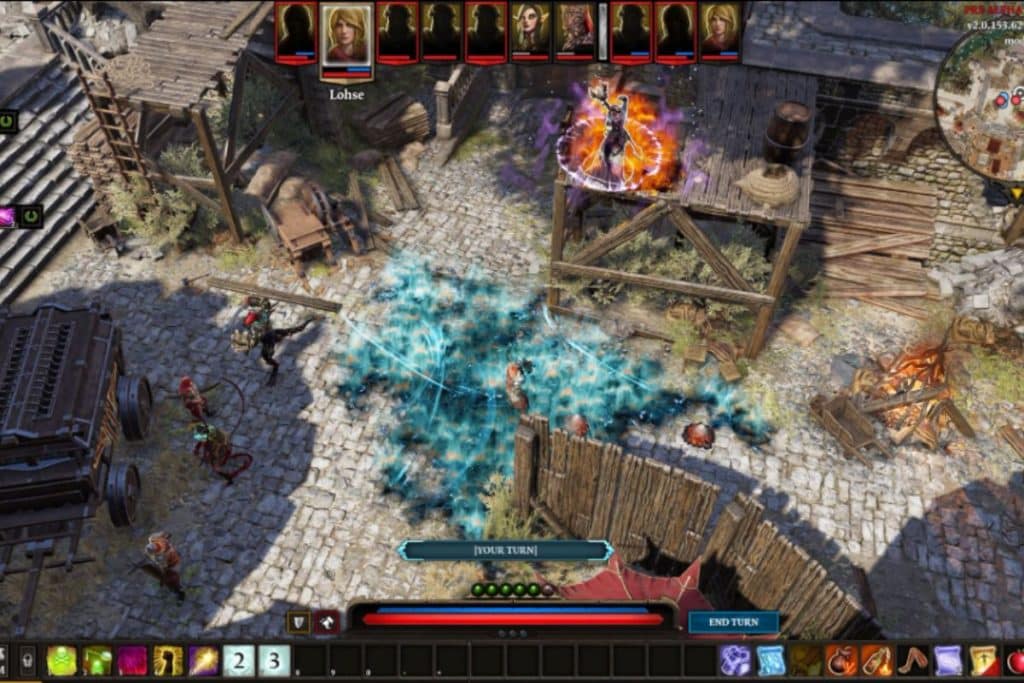Select hotbar slot labeled 3

point(274,661)
